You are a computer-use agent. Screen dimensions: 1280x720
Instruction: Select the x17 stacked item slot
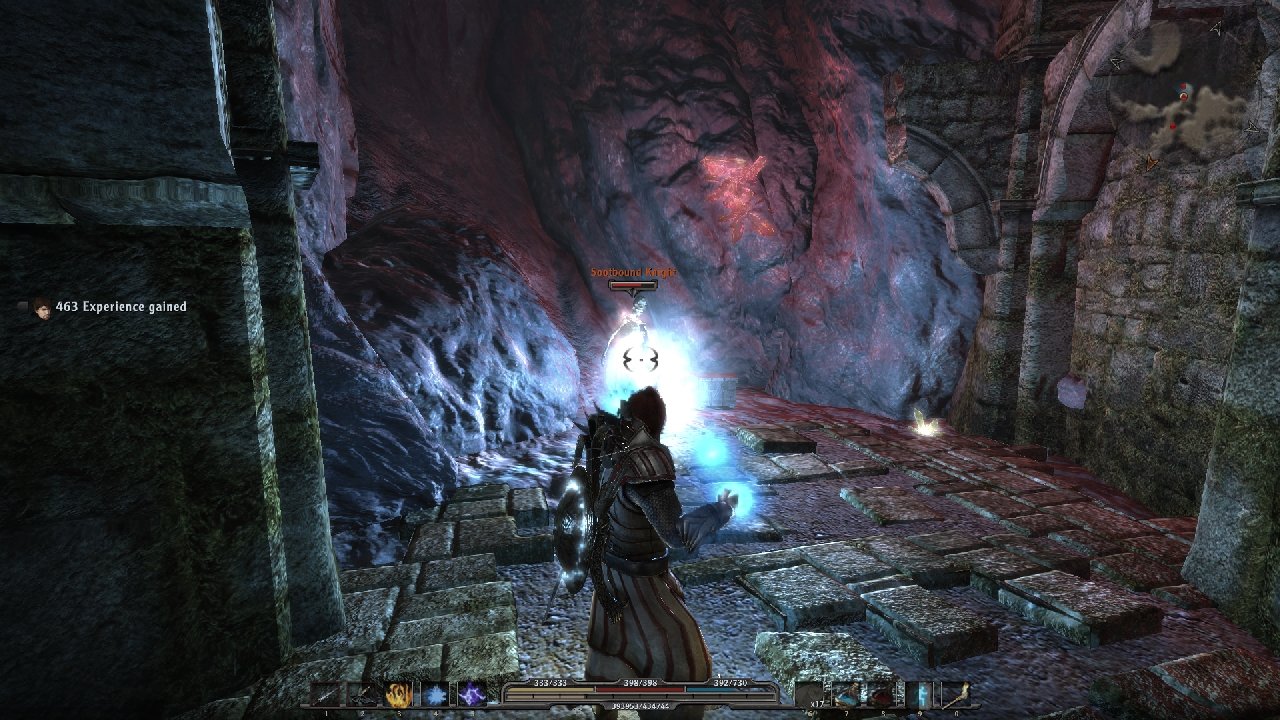click(x=811, y=695)
